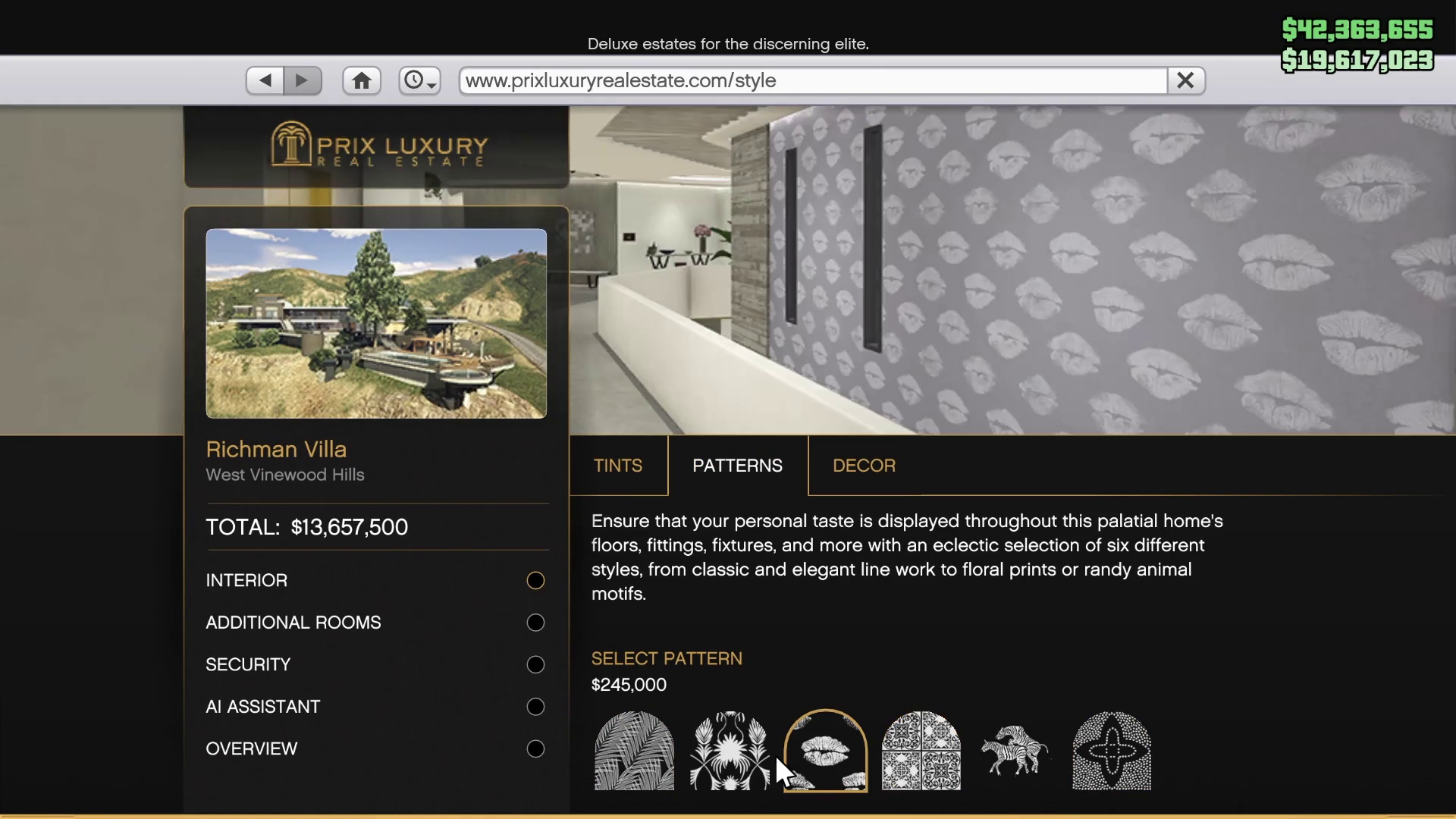Select the palm leaves pattern swatch
This screenshot has width=1456, height=819.
click(x=633, y=751)
